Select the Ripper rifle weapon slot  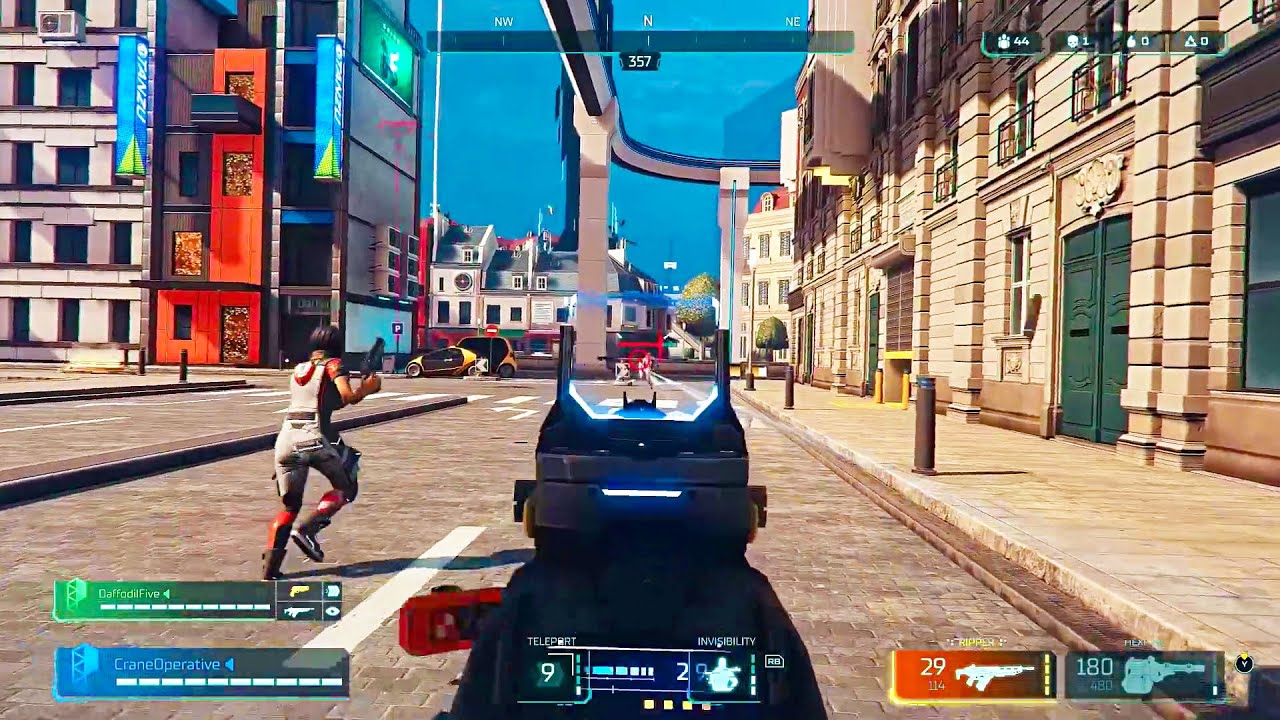[x=973, y=675]
